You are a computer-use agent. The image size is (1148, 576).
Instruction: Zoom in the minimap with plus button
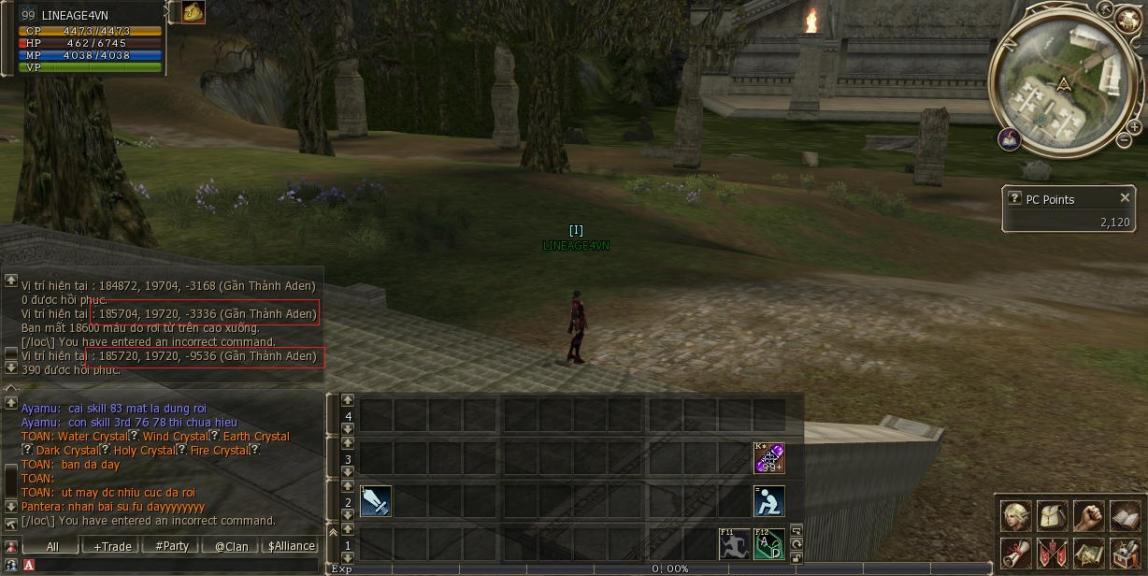[x=1134, y=128]
